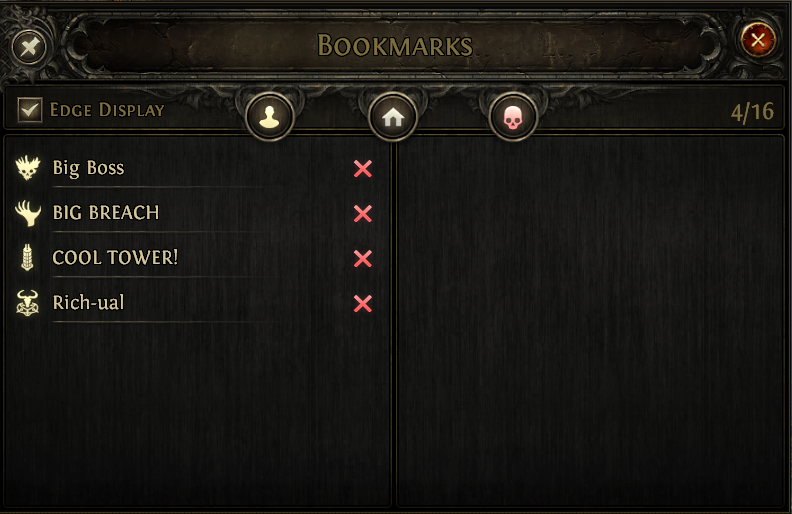Toggle the Edge Display checkbox

coord(30,109)
